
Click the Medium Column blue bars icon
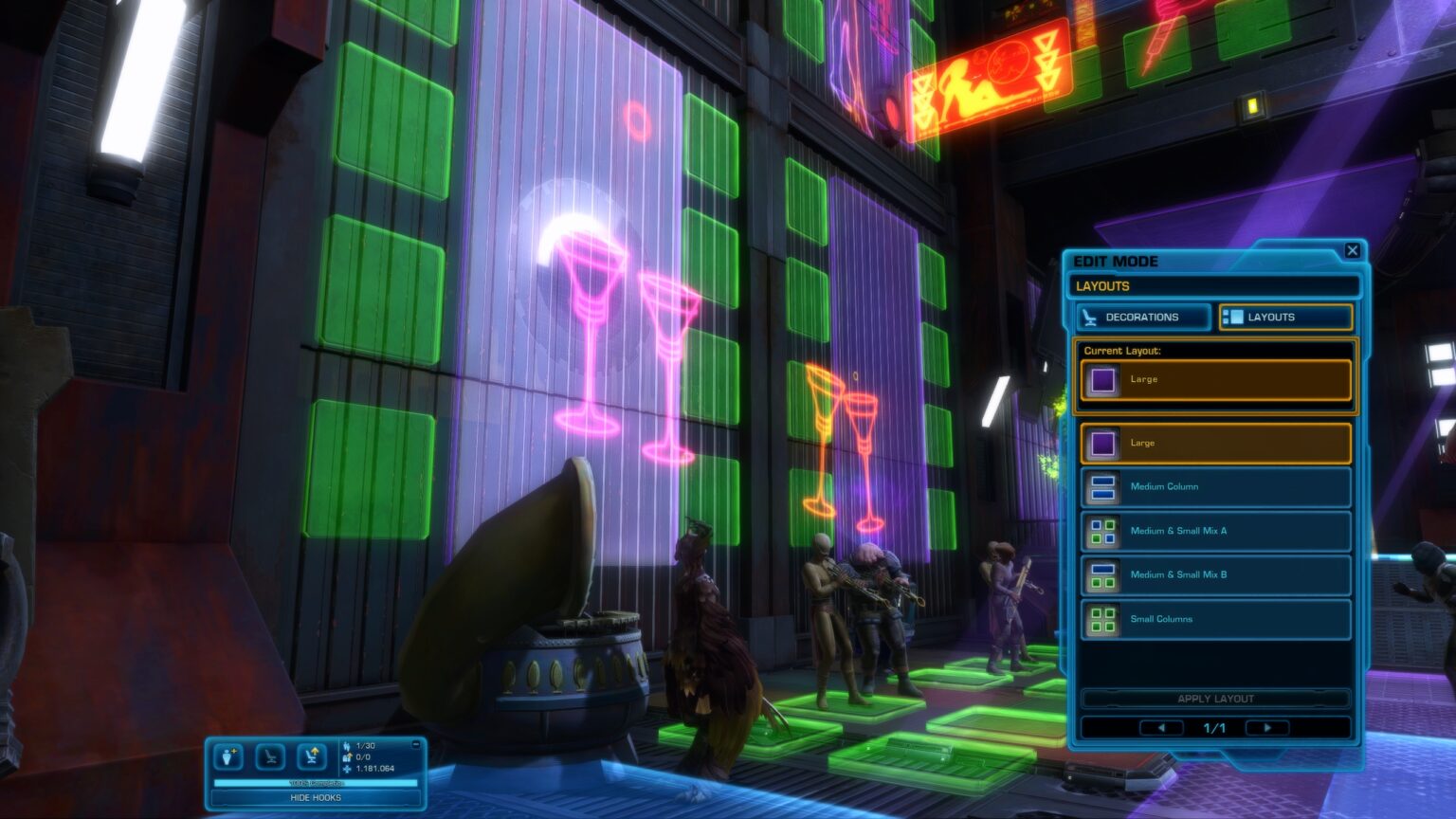click(x=1102, y=486)
